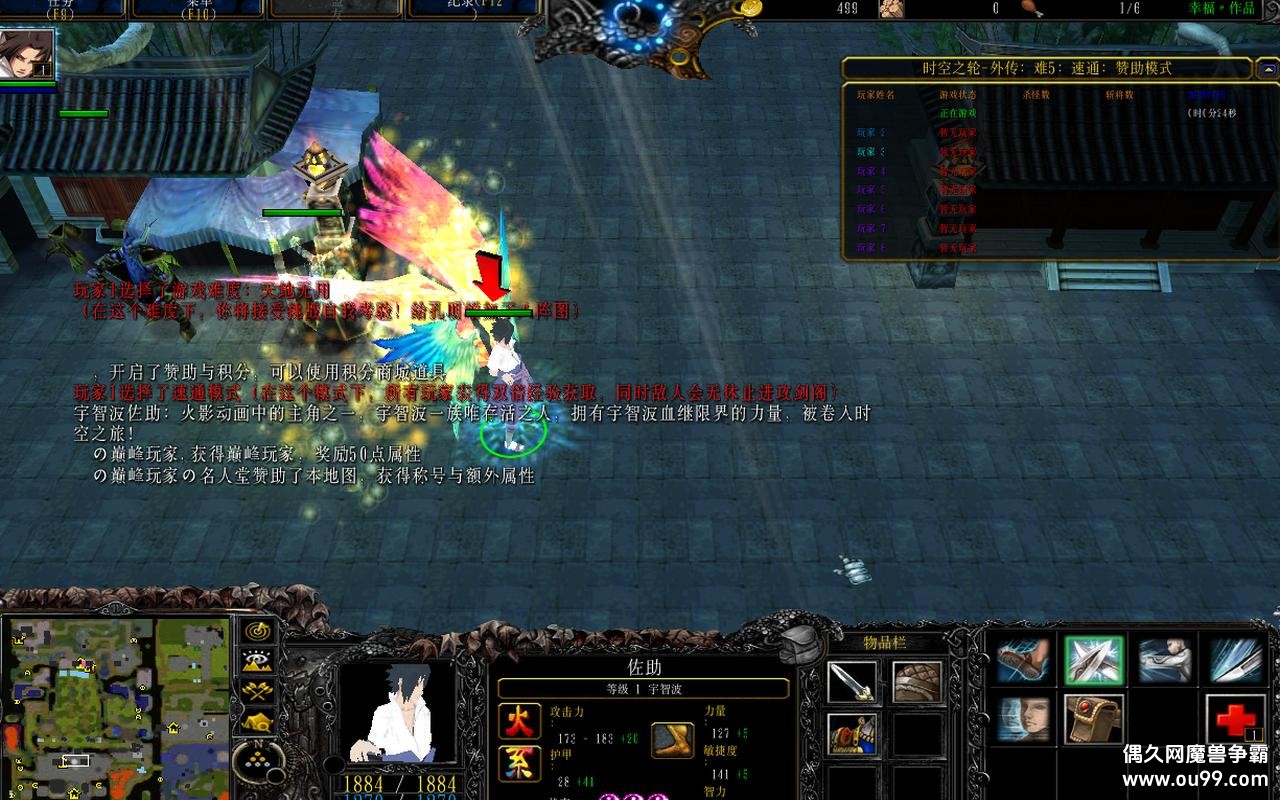The width and height of the screenshot is (1280, 800).
Task: Use the white-robed dashing figure ability
Action: pyautogui.click(x=1165, y=661)
